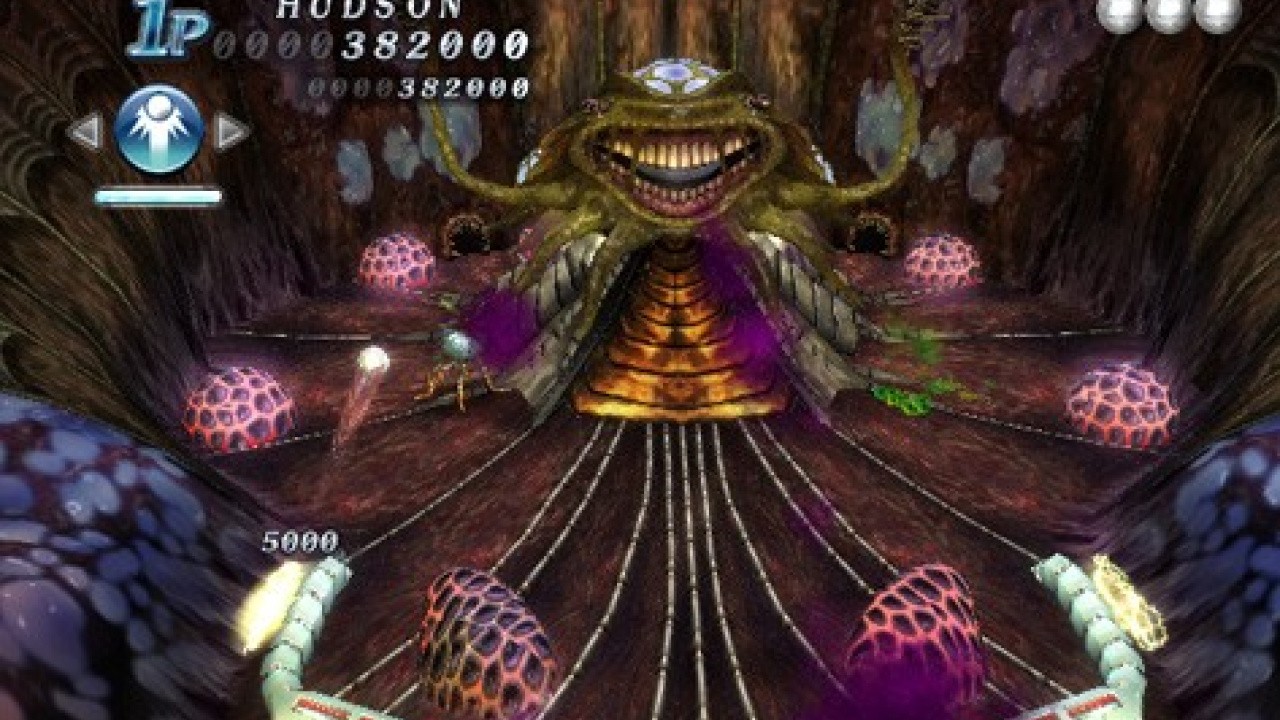Select the triangular arrow right of the weapon orb

[x=232, y=130]
